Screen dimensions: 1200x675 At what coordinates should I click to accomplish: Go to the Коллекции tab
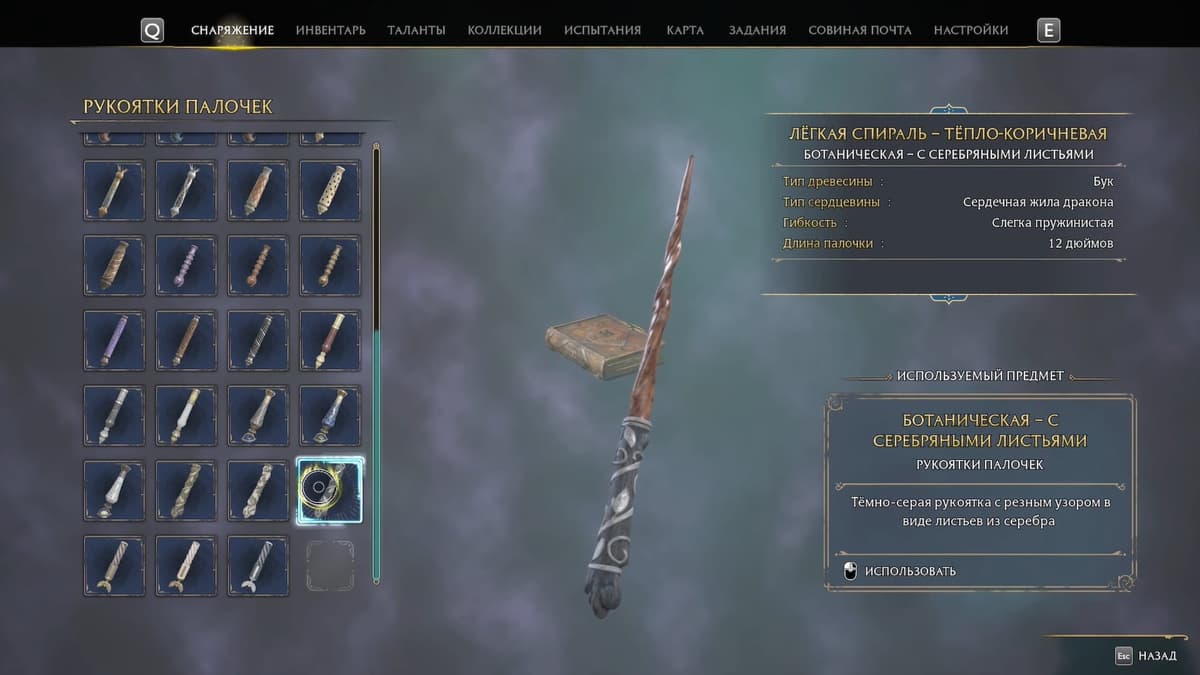[x=504, y=30]
